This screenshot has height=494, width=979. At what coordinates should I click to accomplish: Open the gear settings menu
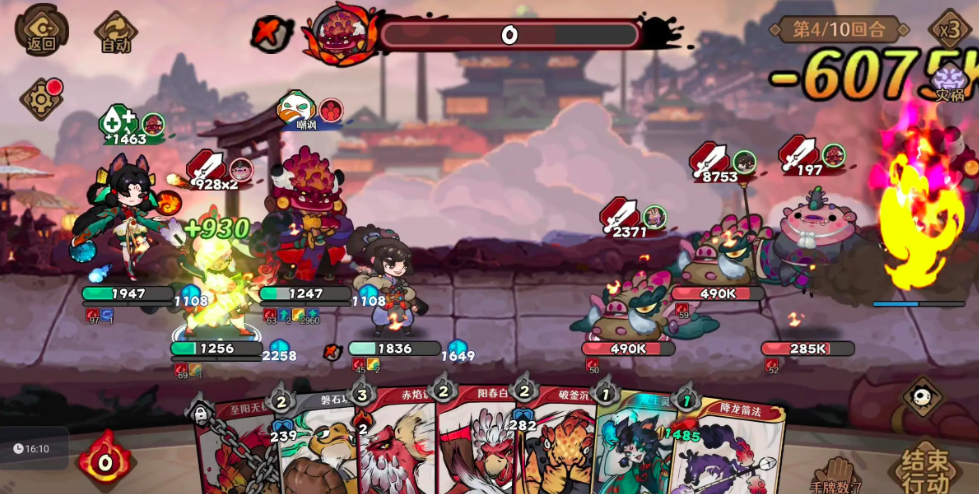coord(41,99)
